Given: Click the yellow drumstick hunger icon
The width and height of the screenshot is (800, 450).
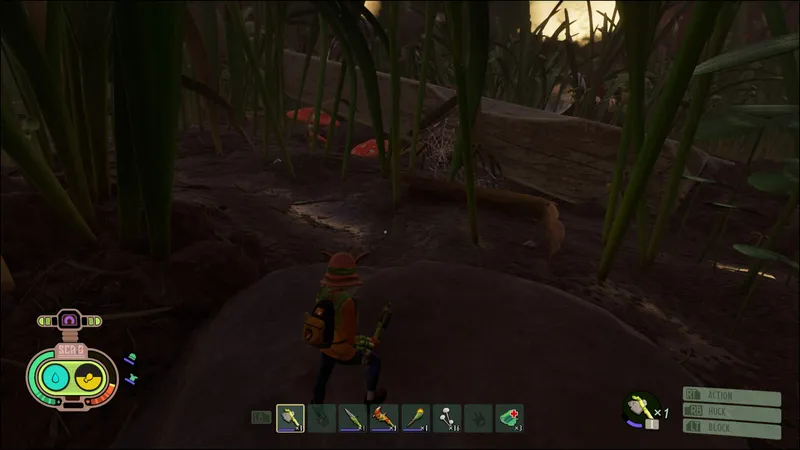Looking at the screenshot, I should [x=87, y=377].
